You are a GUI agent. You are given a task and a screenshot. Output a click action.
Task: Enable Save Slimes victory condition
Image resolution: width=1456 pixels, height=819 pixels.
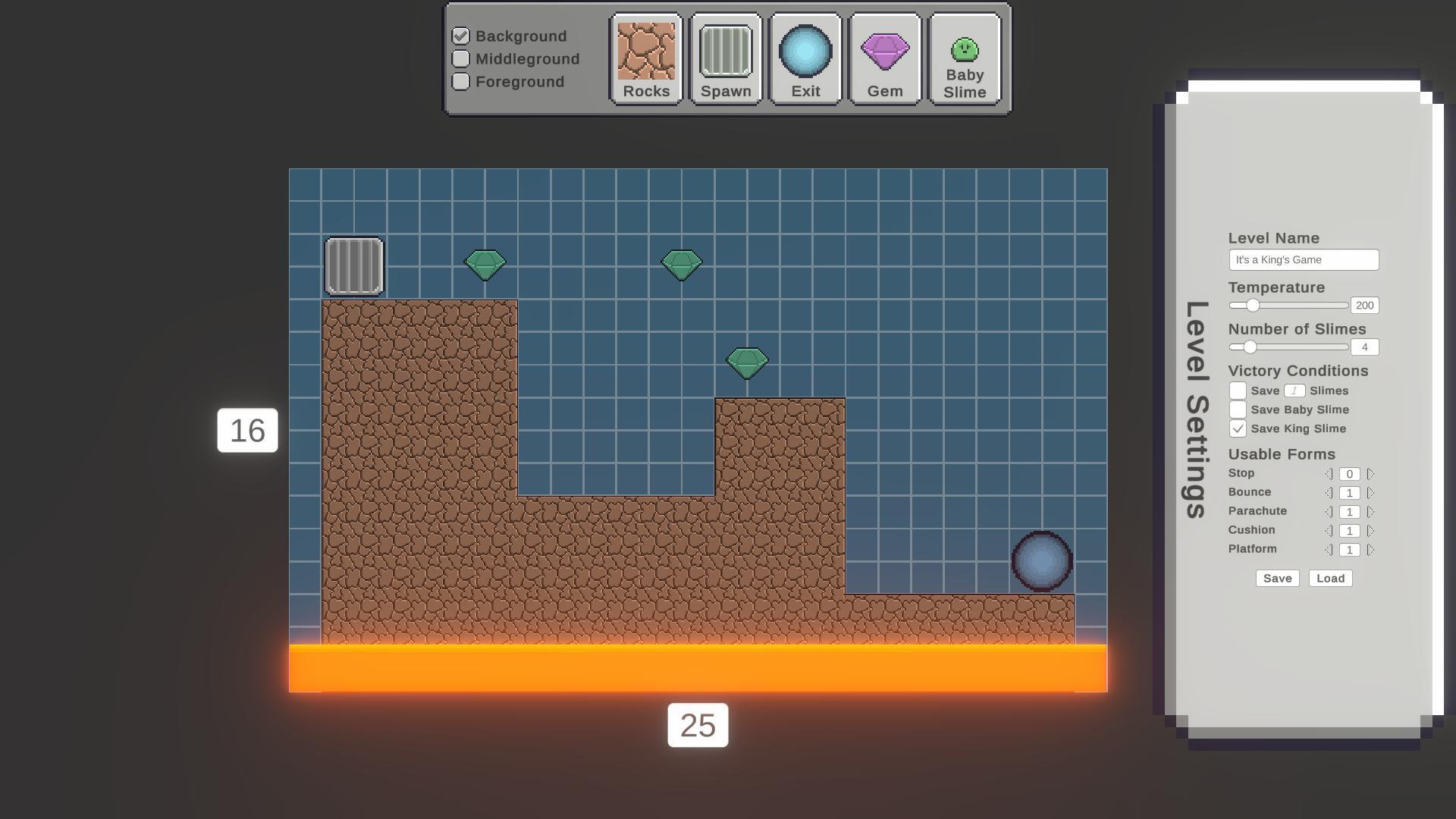coord(1238,390)
